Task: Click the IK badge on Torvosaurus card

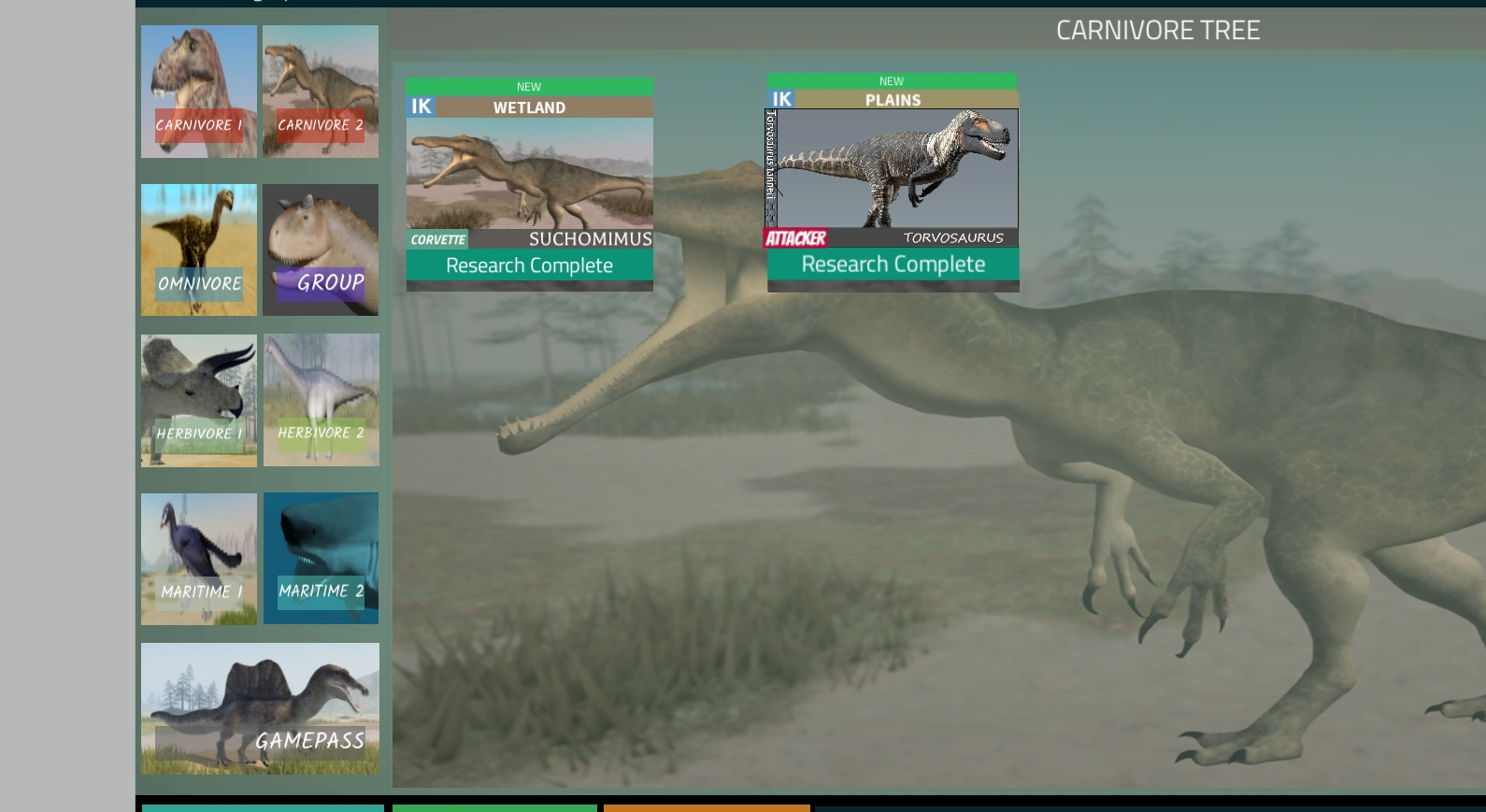Action: (781, 99)
